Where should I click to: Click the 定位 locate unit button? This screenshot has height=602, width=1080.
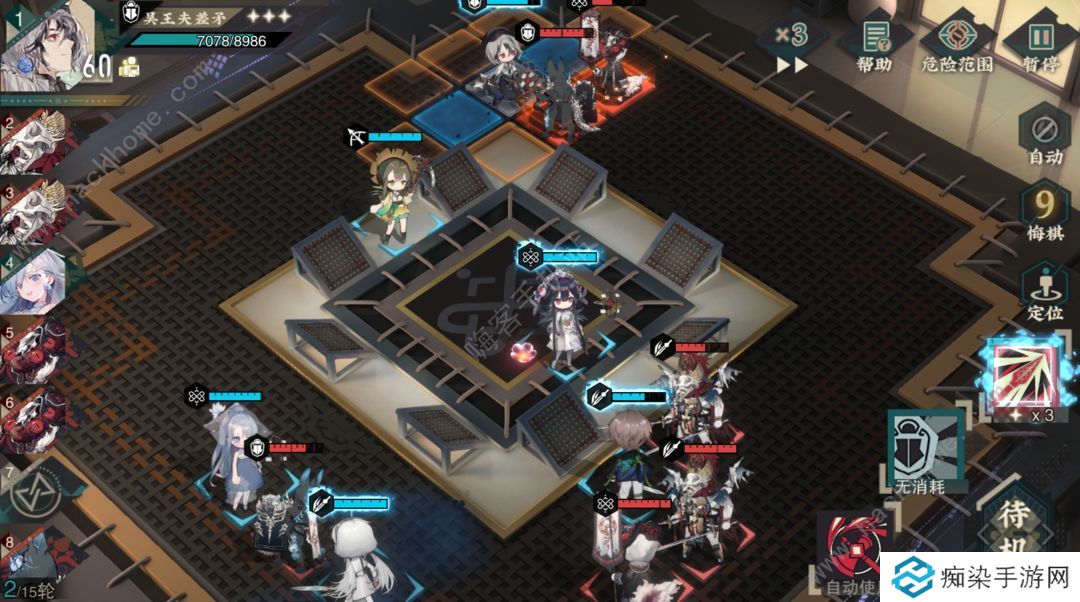point(1044,292)
